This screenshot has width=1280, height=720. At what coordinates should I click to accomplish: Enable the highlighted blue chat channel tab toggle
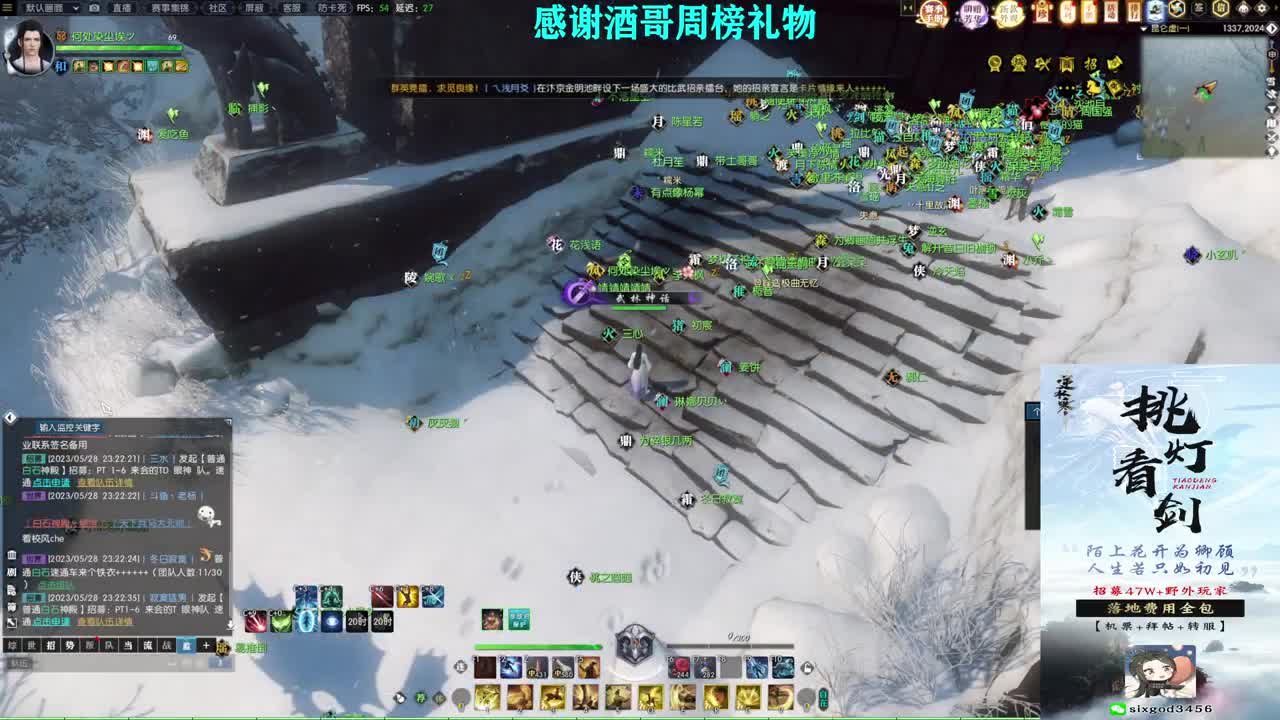pos(187,644)
